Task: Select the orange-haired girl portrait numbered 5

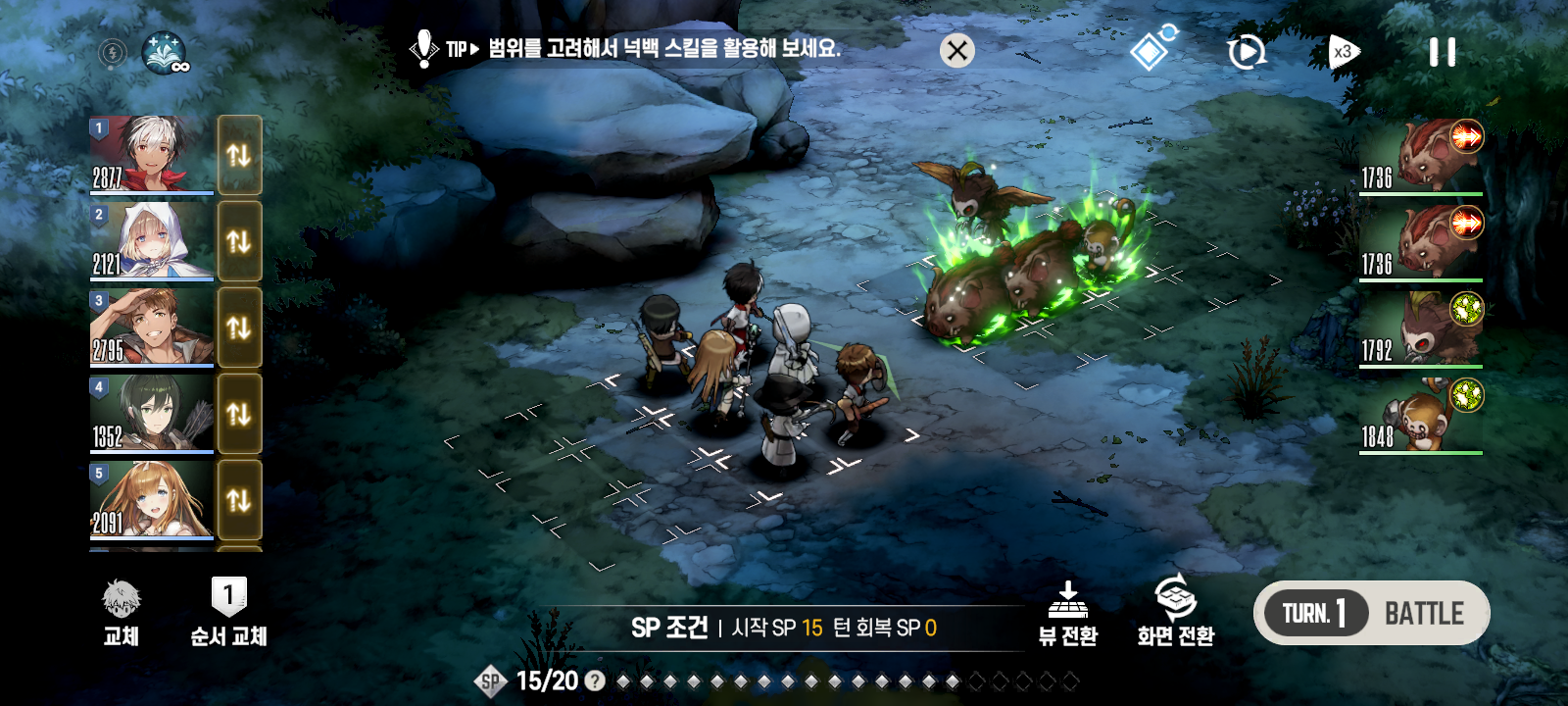Action: [x=152, y=499]
